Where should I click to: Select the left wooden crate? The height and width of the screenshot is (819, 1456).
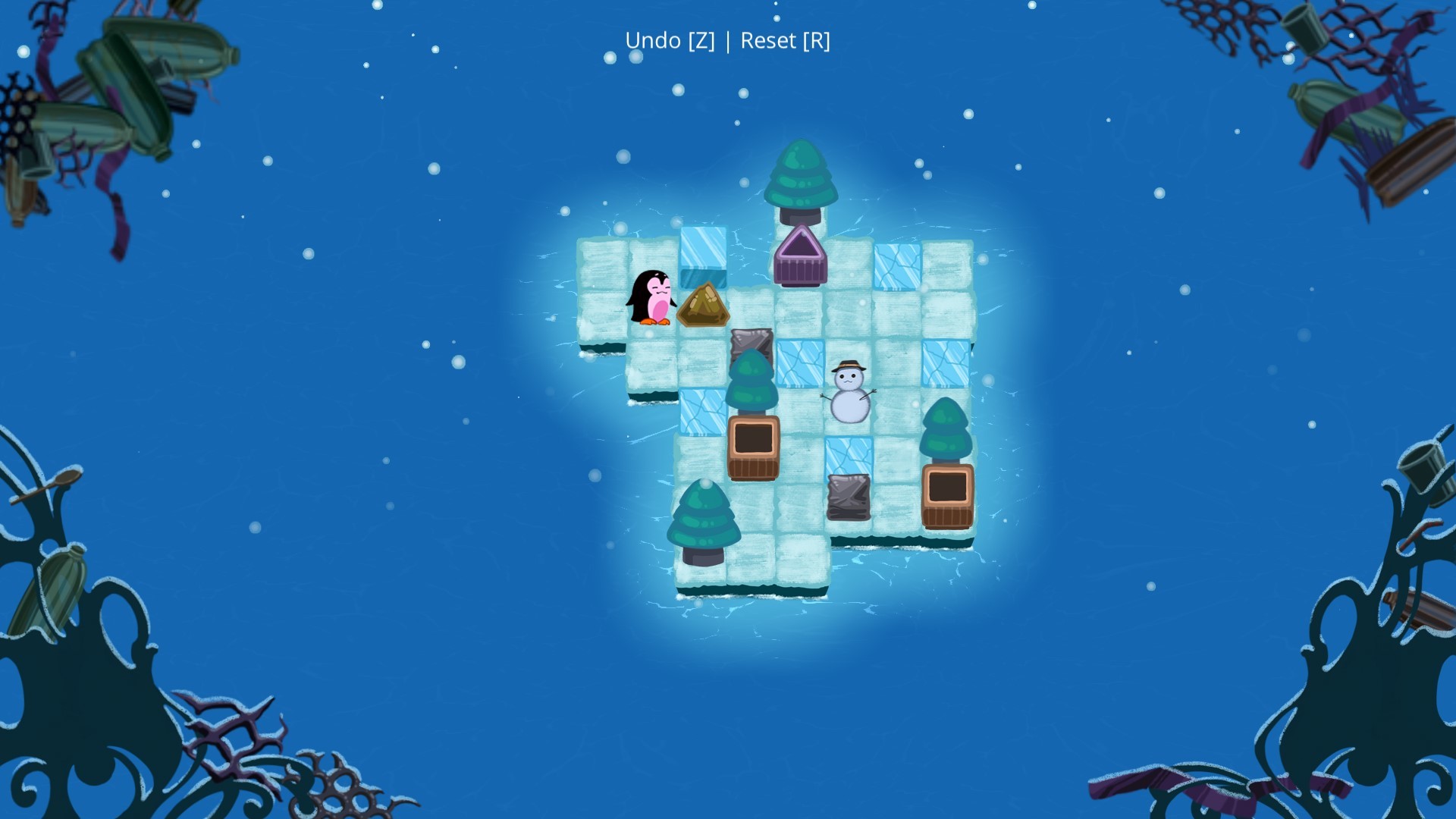(x=755, y=447)
